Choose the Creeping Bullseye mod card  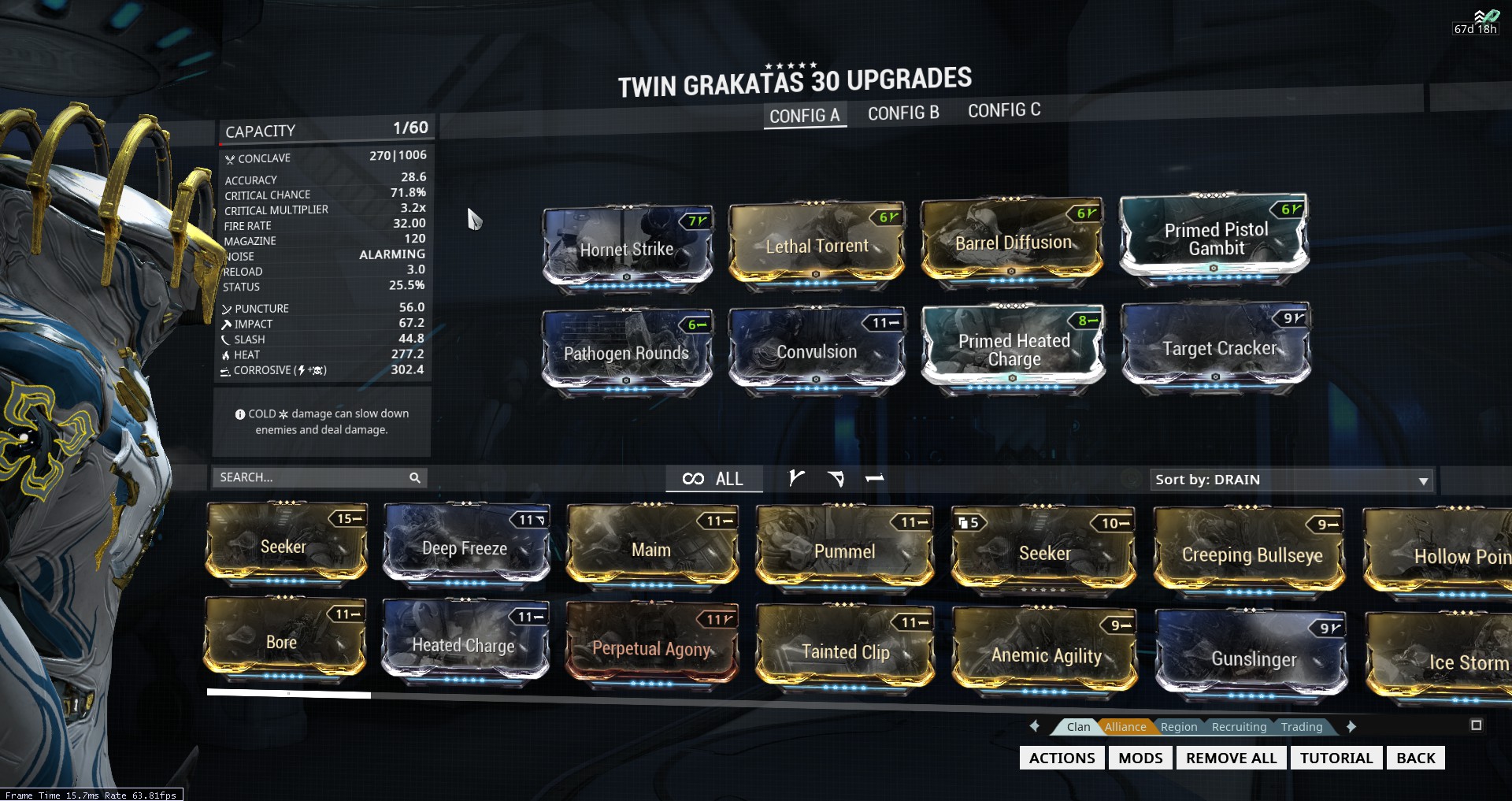[x=1251, y=554]
